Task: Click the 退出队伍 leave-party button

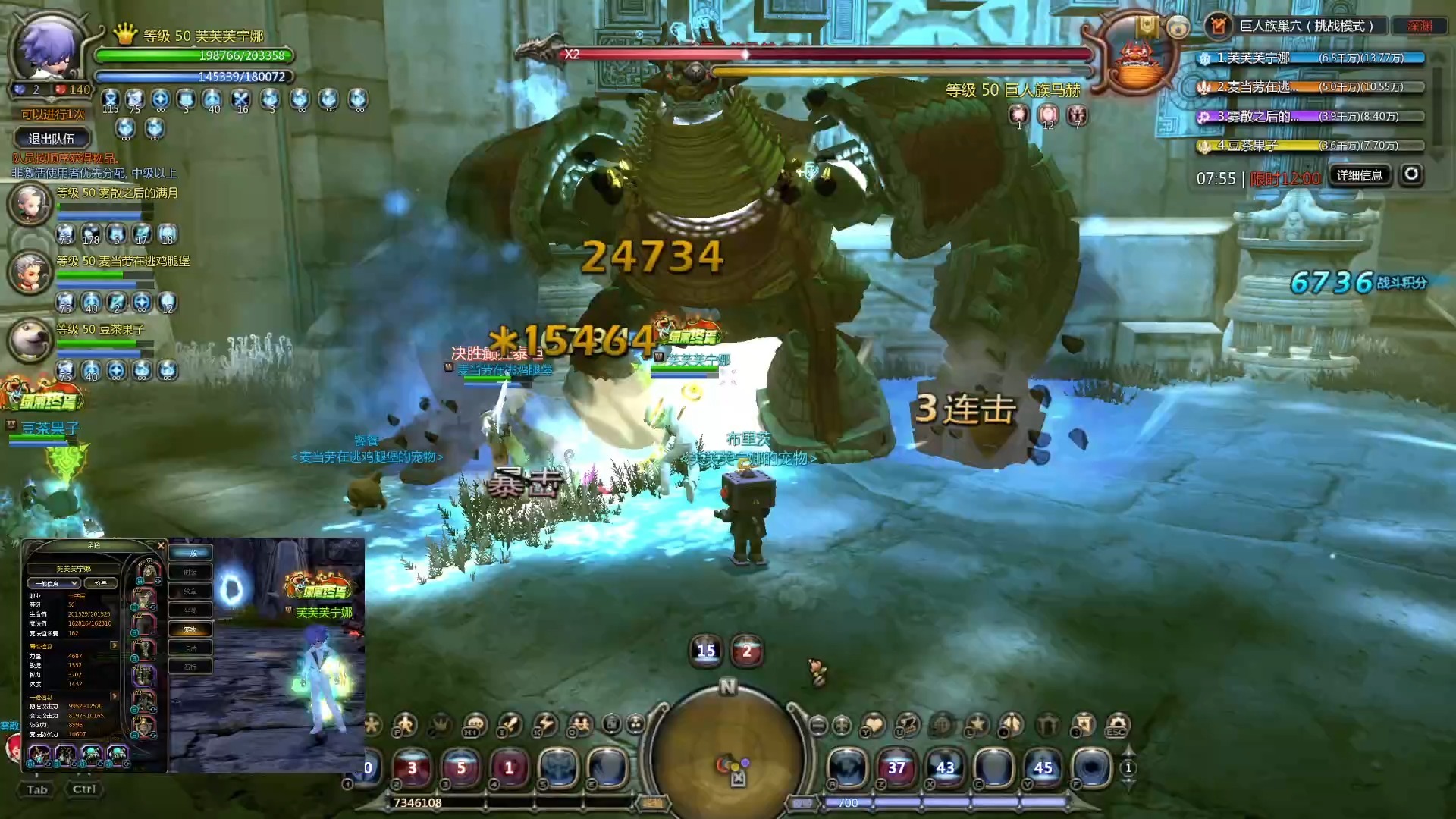Action: pyautogui.click(x=52, y=139)
